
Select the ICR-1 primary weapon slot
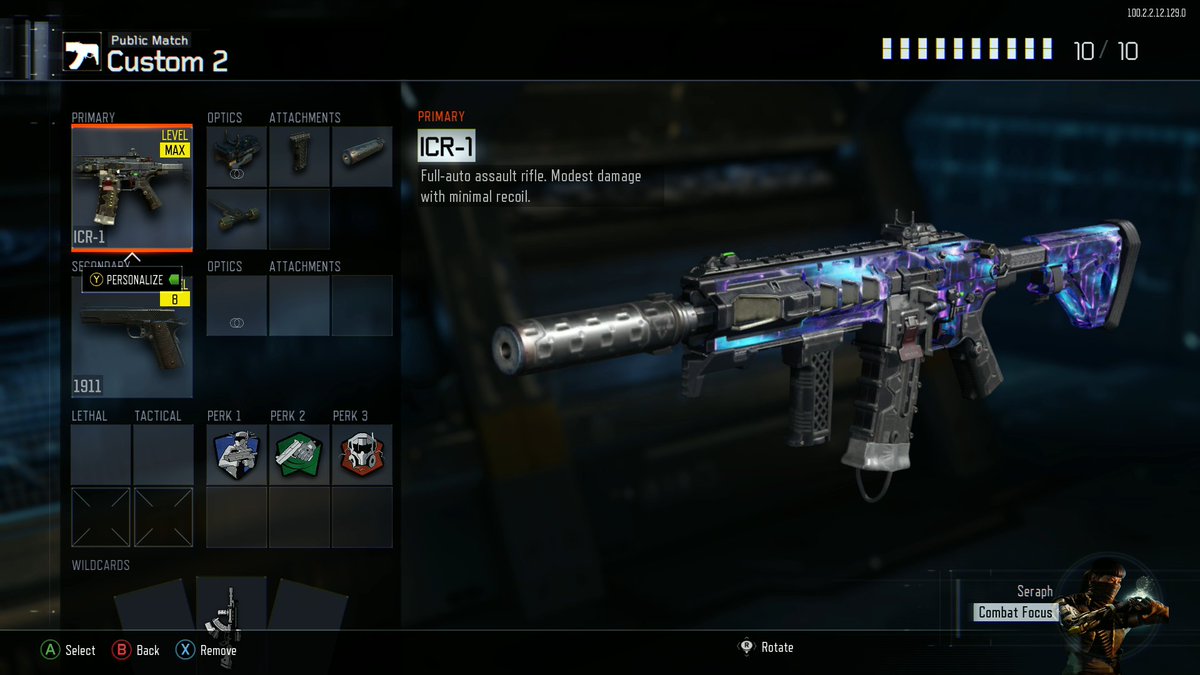(132, 188)
